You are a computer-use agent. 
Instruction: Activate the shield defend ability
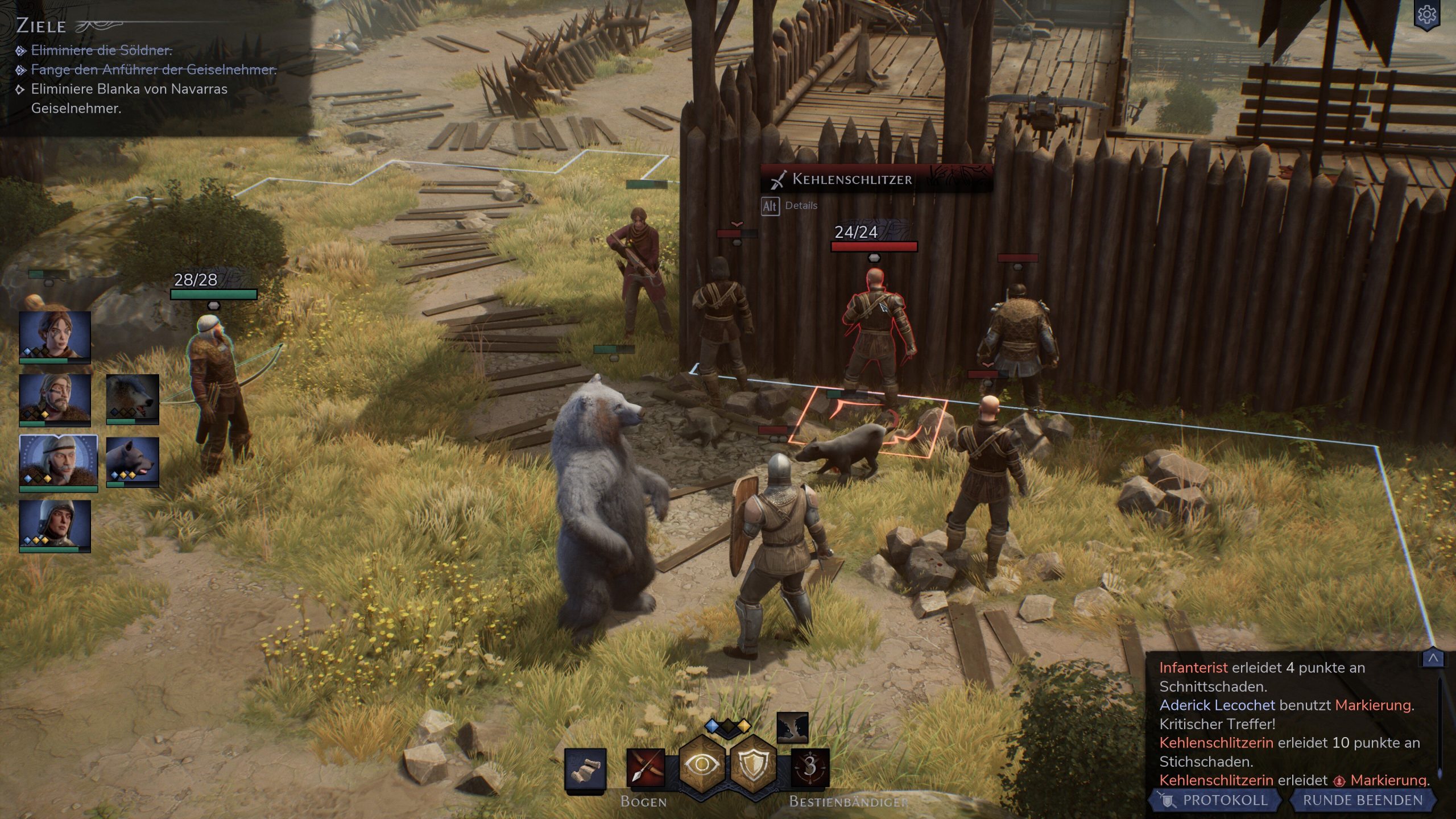754,765
